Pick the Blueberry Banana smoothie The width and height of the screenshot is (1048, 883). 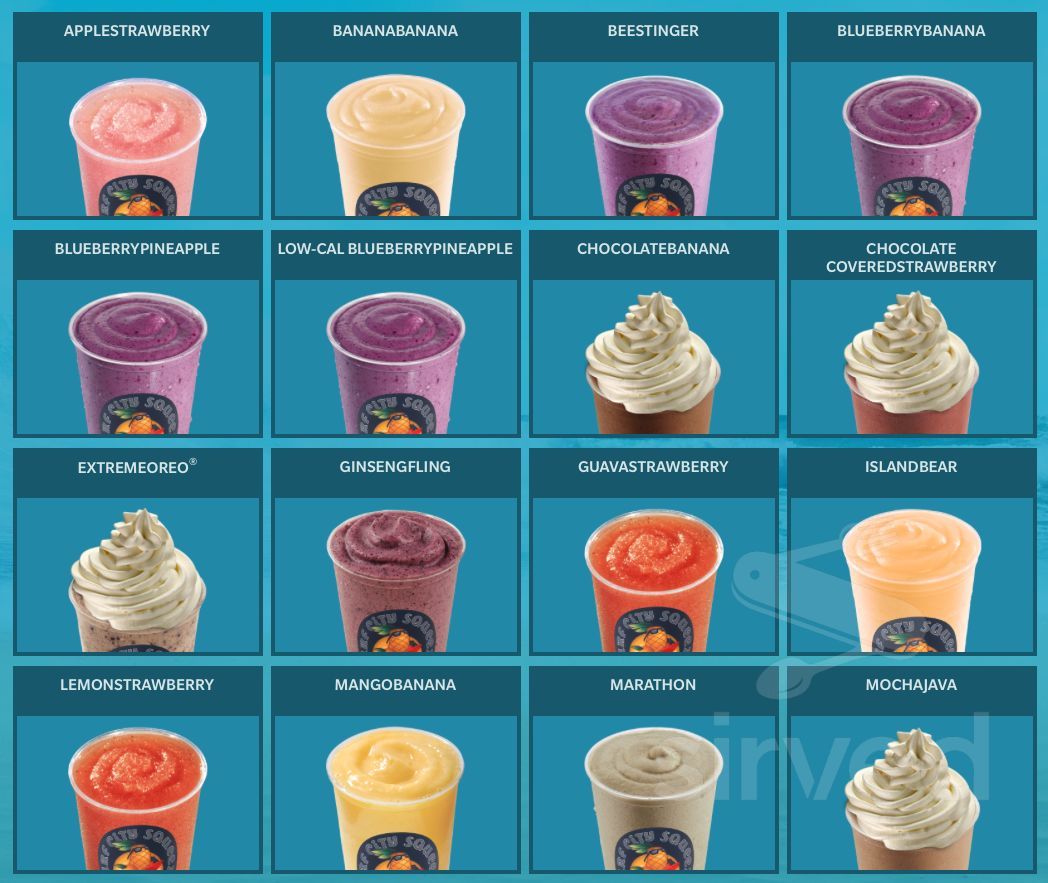[x=911, y=138]
